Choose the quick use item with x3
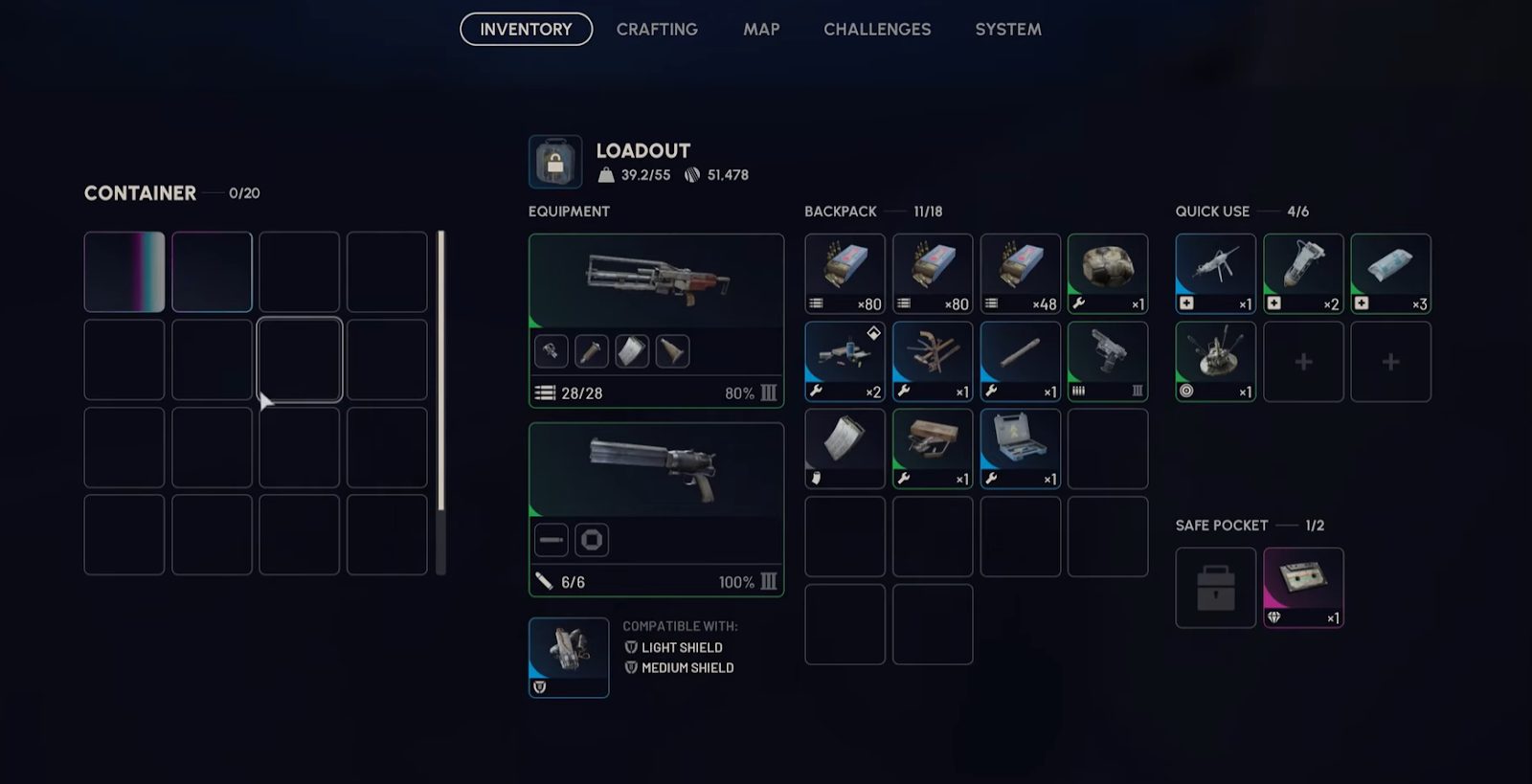Screen dimensions: 1532x784 click(1390, 274)
